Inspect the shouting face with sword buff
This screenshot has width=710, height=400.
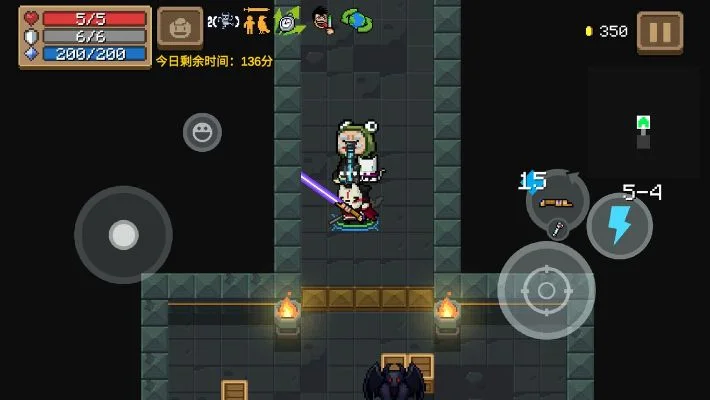[x=322, y=20]
